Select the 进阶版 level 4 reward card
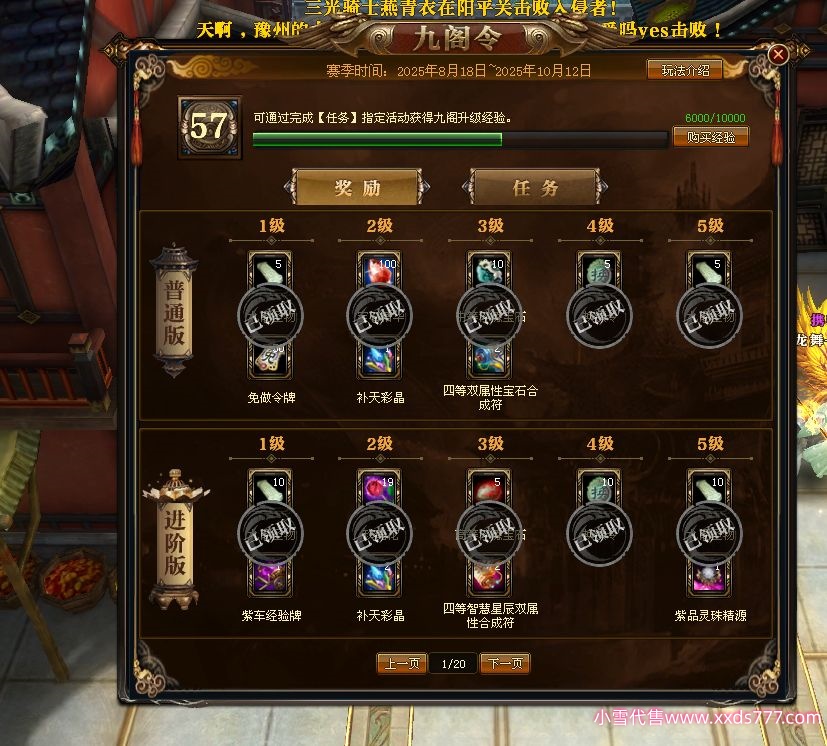 tap(600, 532)
